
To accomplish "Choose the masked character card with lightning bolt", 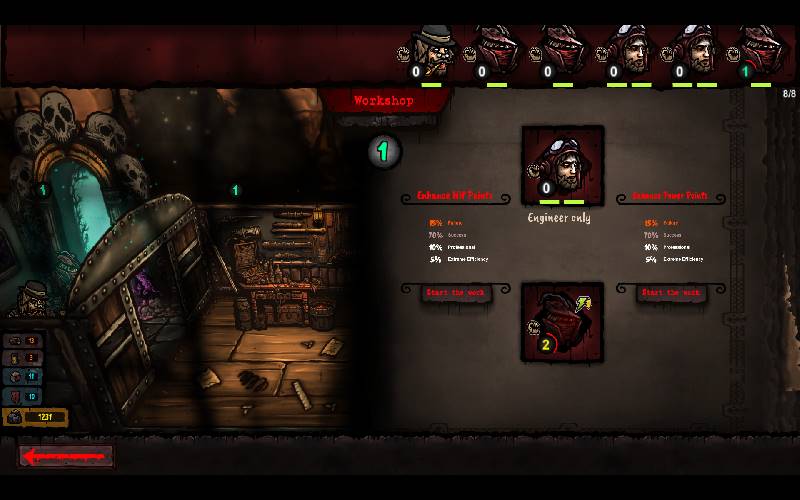I will (x=562, y=321).
